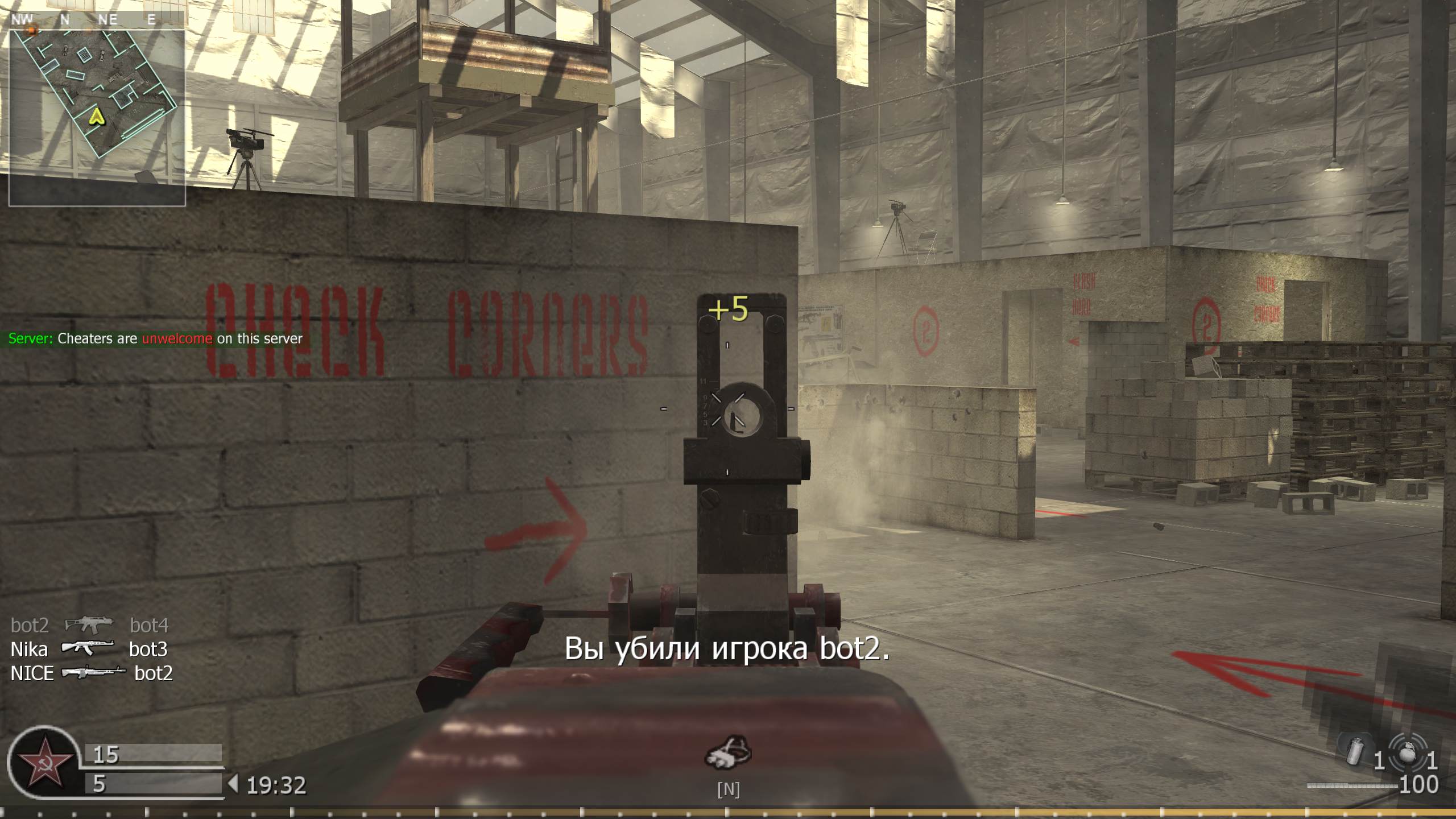
Task: Click the ammo count bar showing 15
Action: tap(151, 752)
